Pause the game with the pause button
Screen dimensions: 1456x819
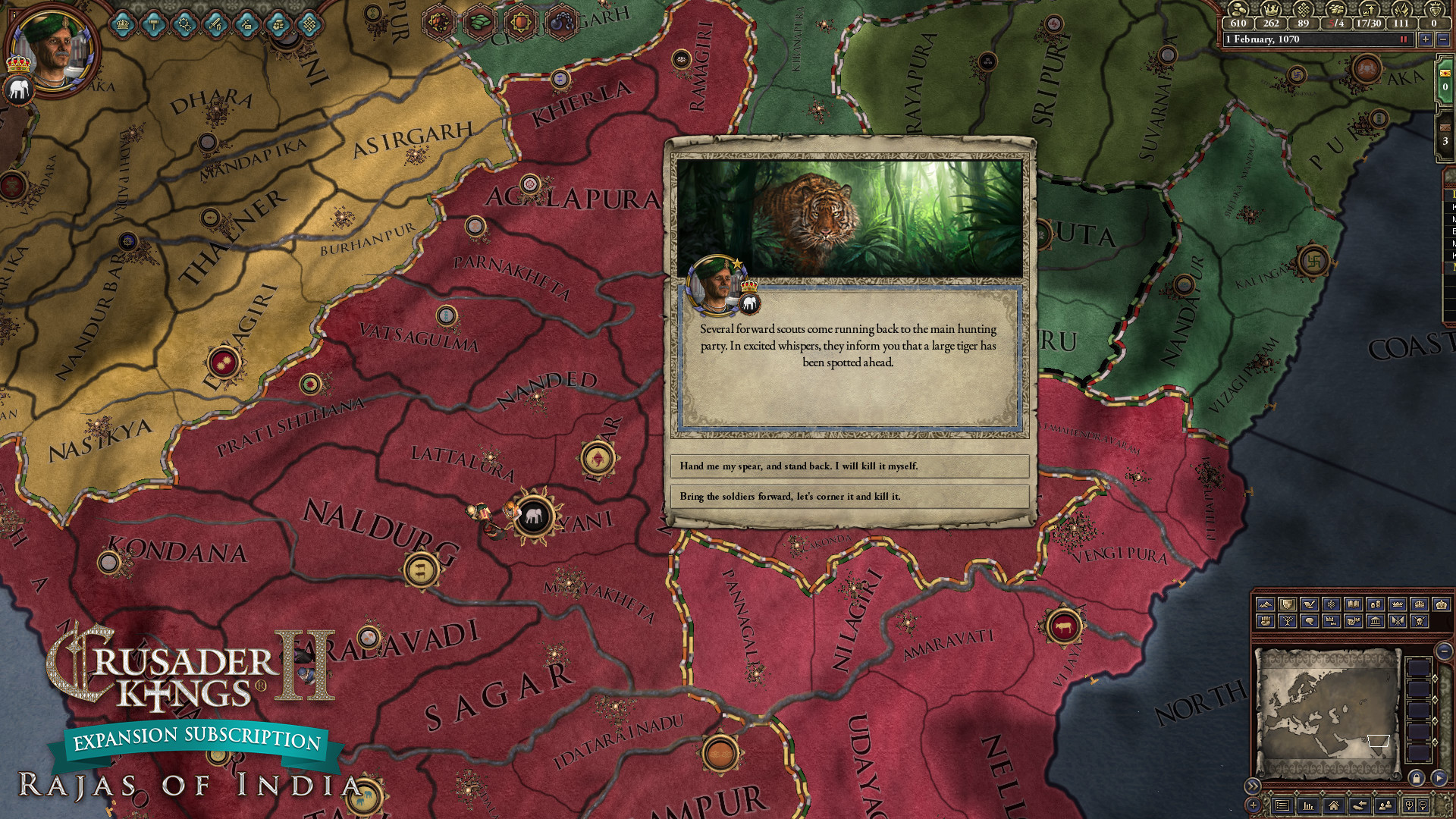pos(1402,39)
